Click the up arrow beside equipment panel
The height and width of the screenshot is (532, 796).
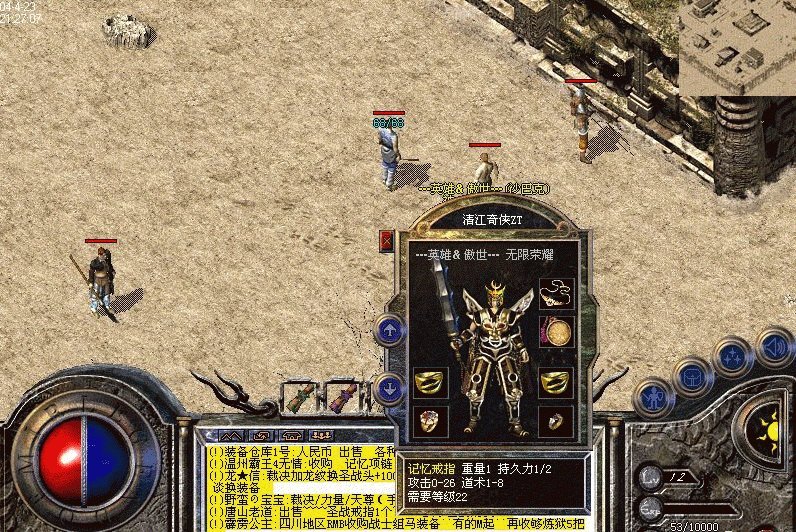(x=390, y=329)
